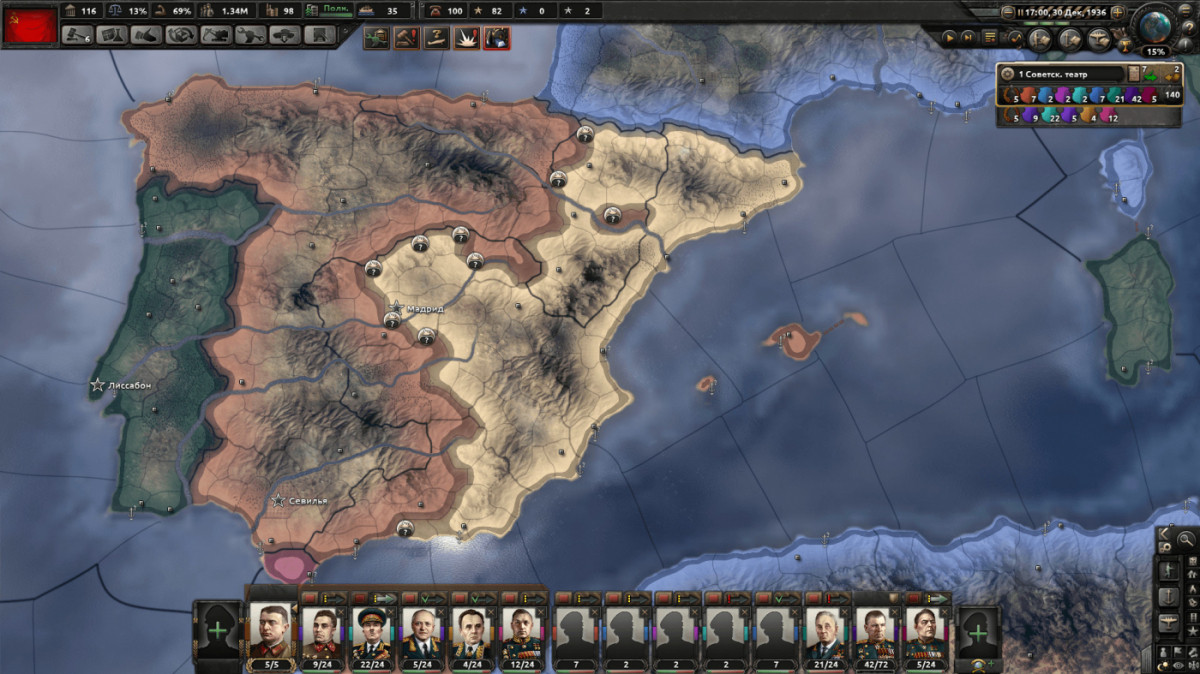Open the globe map view button
The image size is (1200, 674).
1155,25
